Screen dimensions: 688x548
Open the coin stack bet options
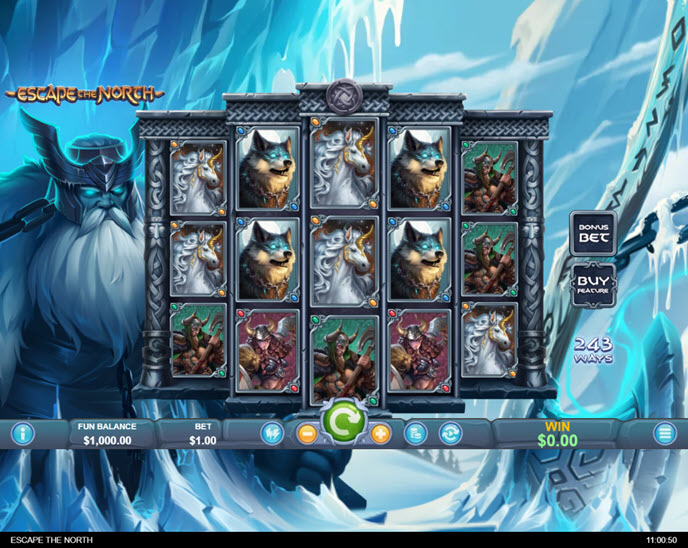coord(416,434)
